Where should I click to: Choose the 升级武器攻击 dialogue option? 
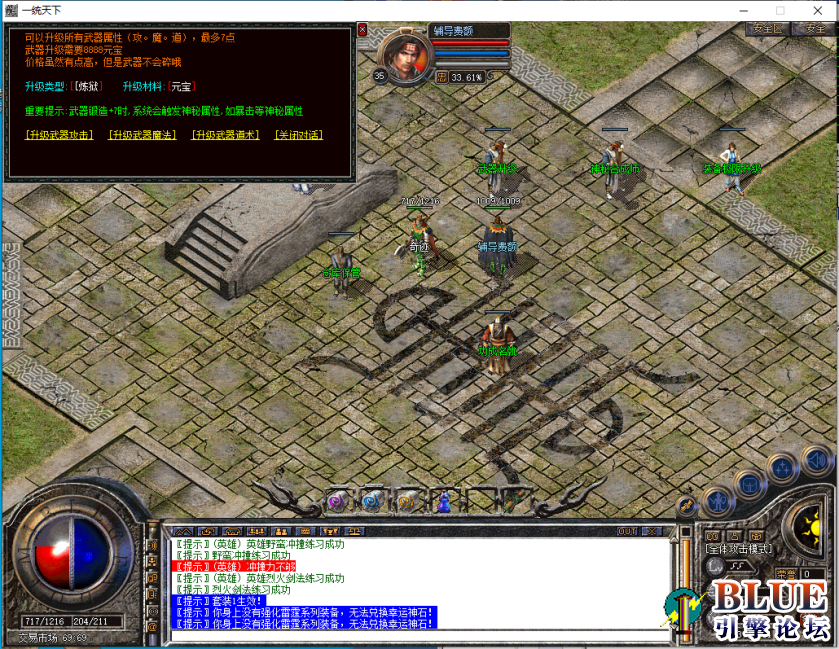pos(59,135)
